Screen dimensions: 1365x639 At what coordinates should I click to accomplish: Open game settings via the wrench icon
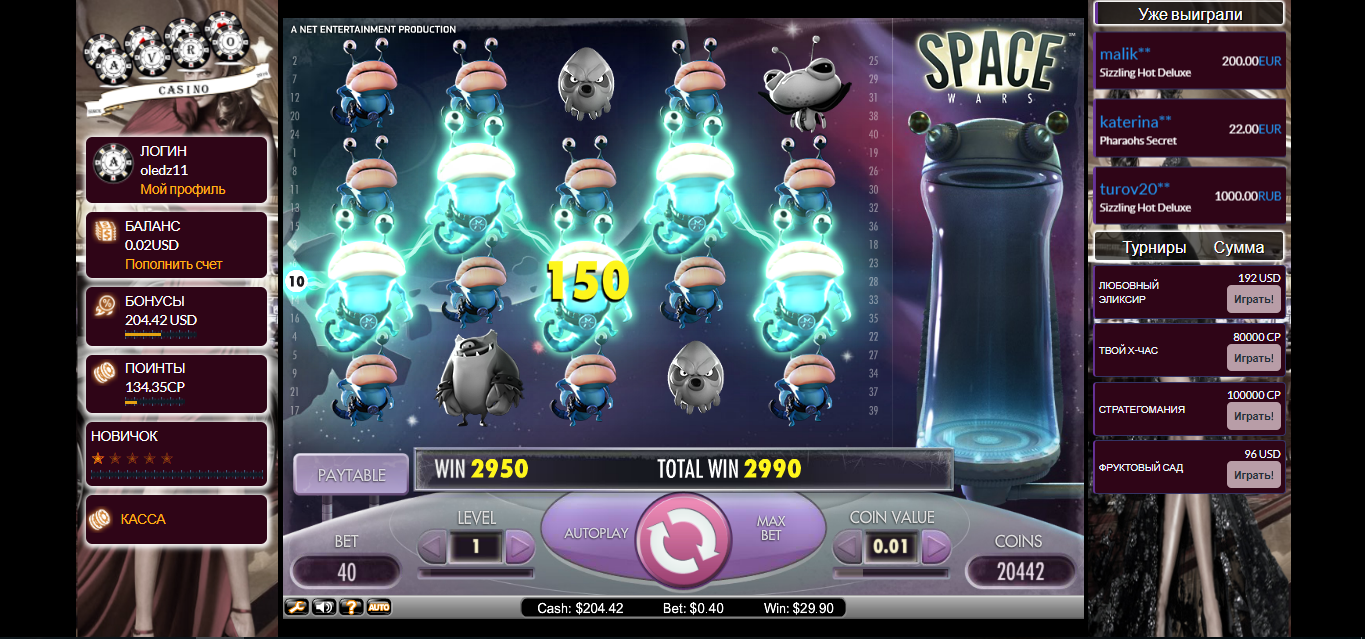[x=296, y=606]
